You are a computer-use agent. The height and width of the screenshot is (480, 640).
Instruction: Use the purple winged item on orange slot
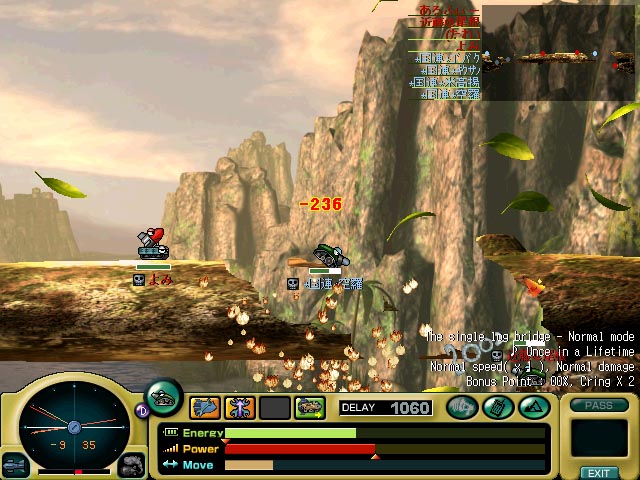[x=240, y=407]
